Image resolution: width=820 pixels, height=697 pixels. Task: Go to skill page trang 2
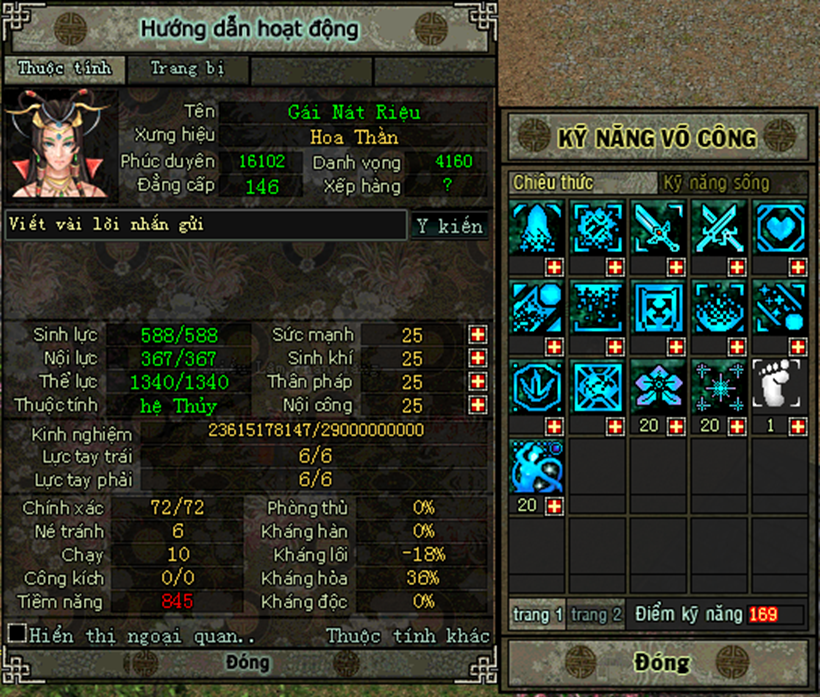[597, 614]
